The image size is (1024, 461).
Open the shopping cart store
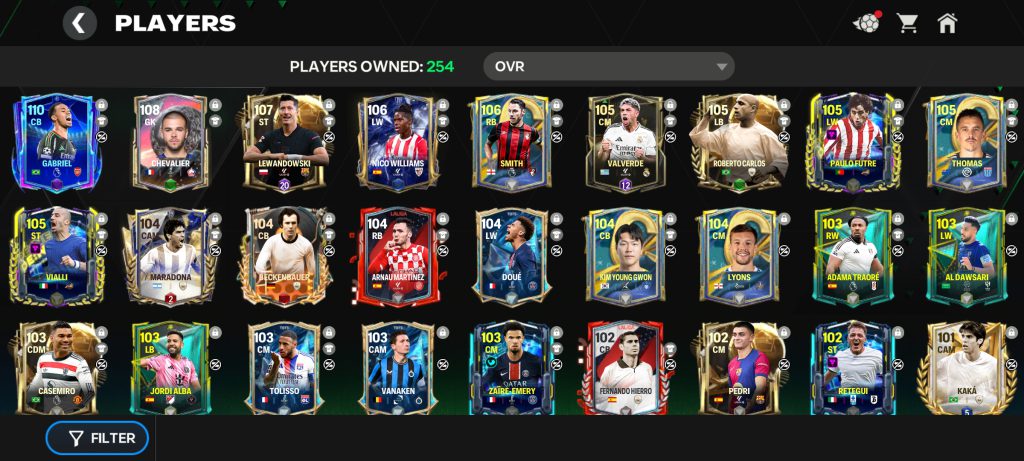coord(907,23)
